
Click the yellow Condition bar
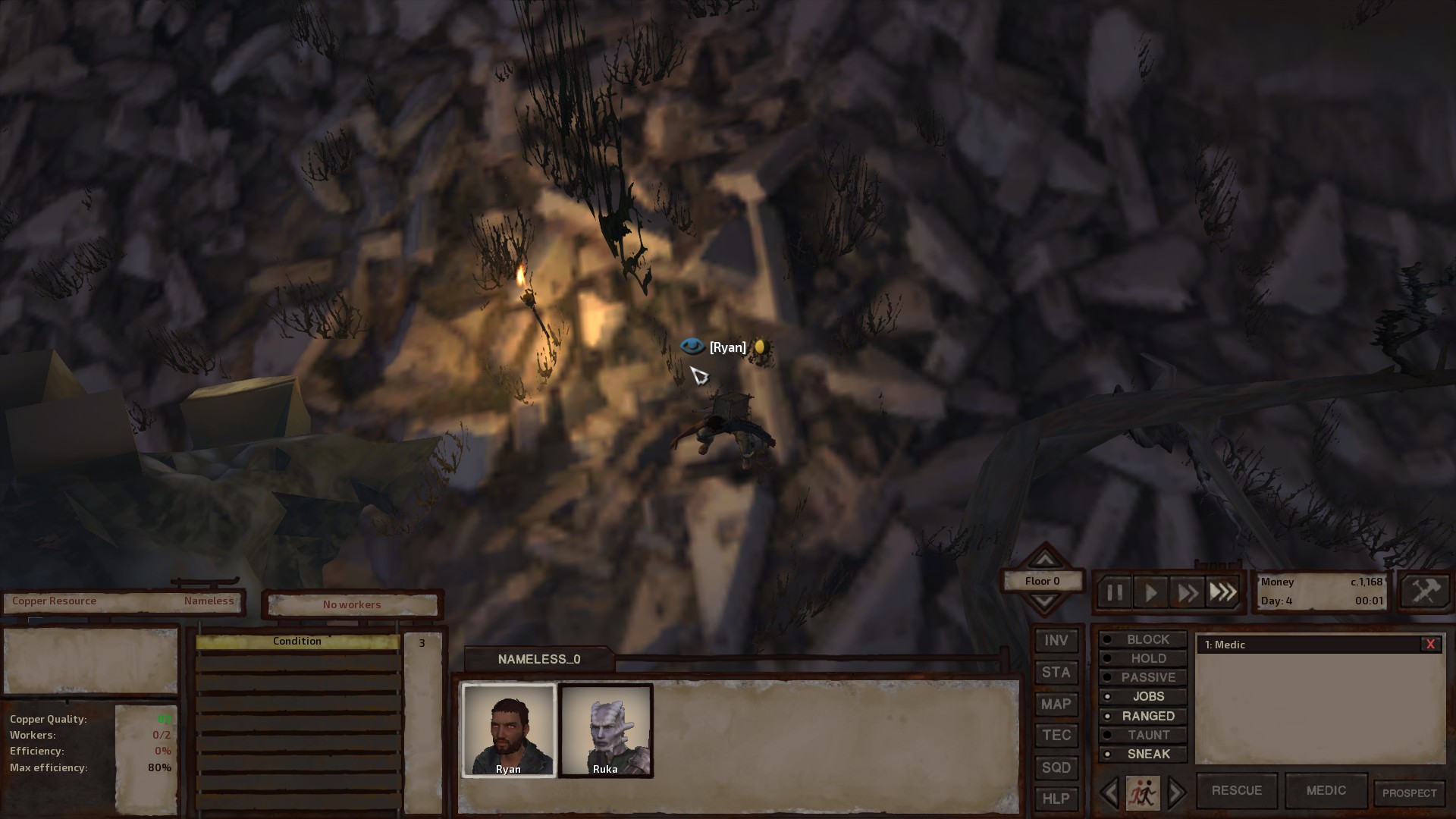pyautogui.click(x=297, y=641)
